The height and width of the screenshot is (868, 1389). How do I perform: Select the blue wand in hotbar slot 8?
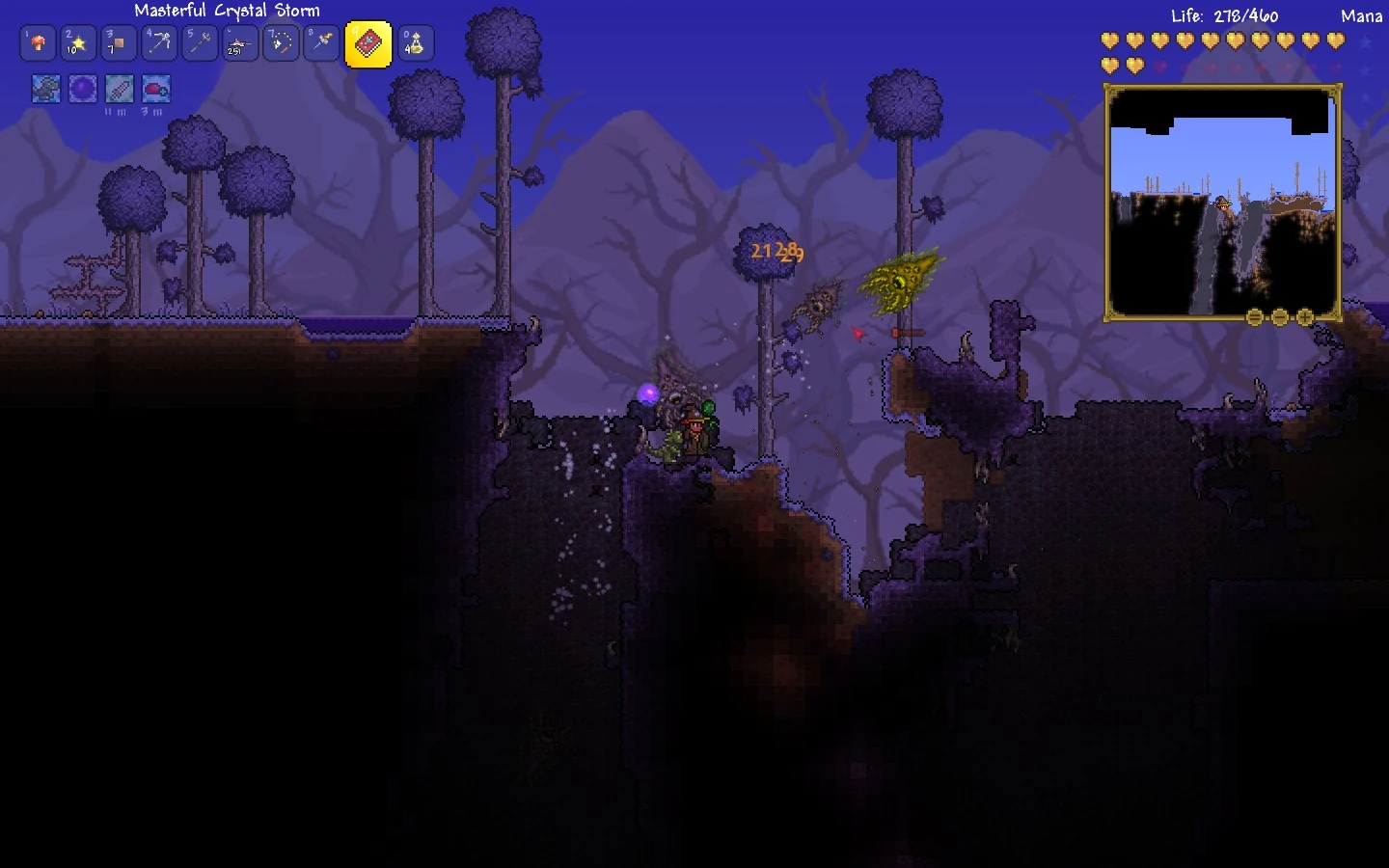tap(321, 43)
